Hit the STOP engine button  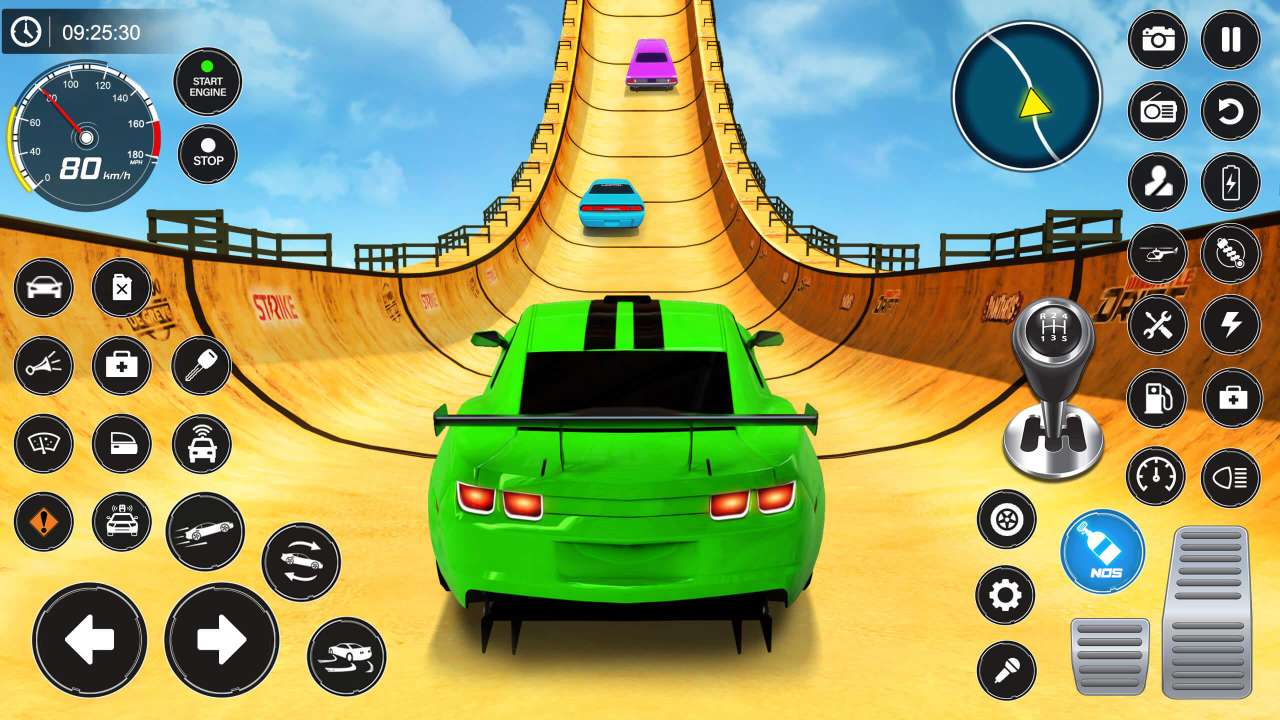[208, 154]
